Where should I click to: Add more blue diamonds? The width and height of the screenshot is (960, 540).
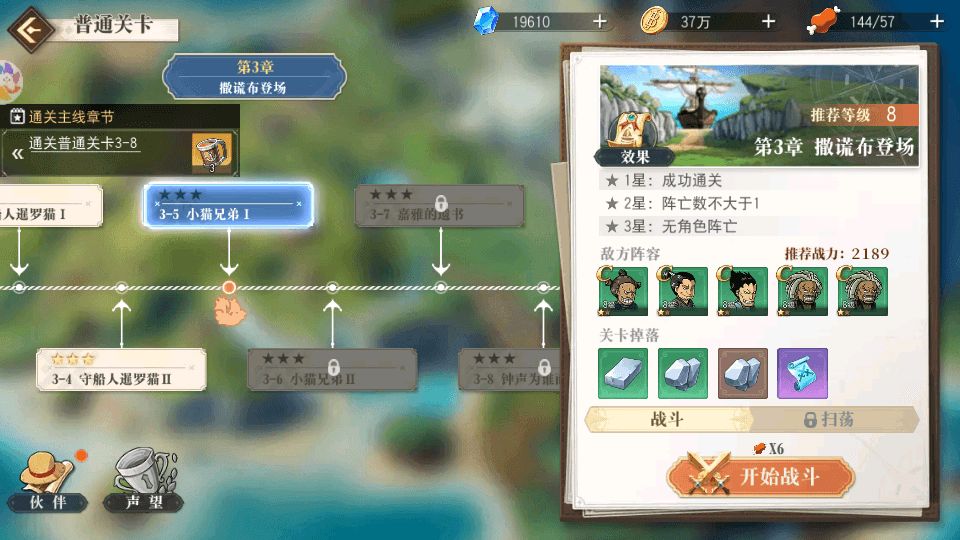[599, 21]
